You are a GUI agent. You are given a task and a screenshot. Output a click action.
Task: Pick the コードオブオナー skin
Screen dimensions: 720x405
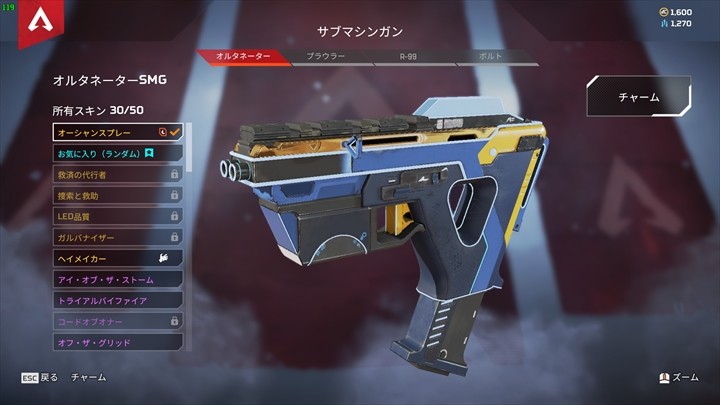tap(118, 321)
